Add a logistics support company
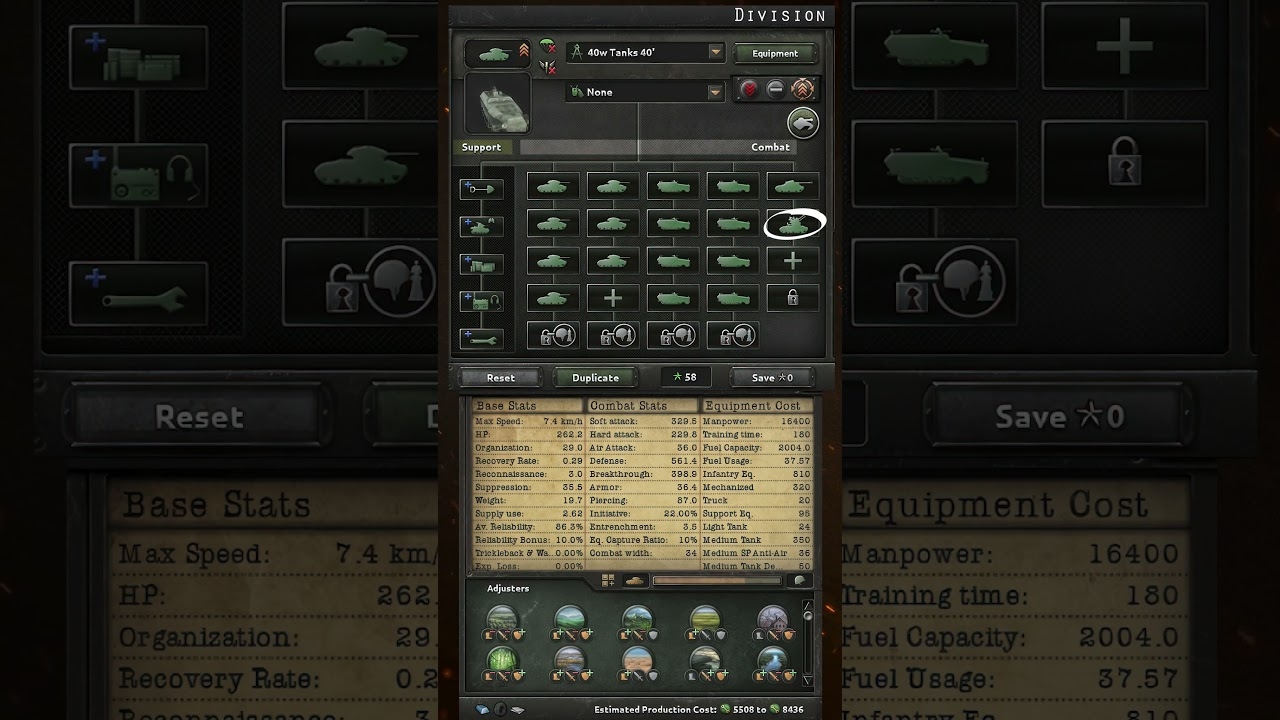The width and height of the screenshot is (1280, 720). click(481, 263)
